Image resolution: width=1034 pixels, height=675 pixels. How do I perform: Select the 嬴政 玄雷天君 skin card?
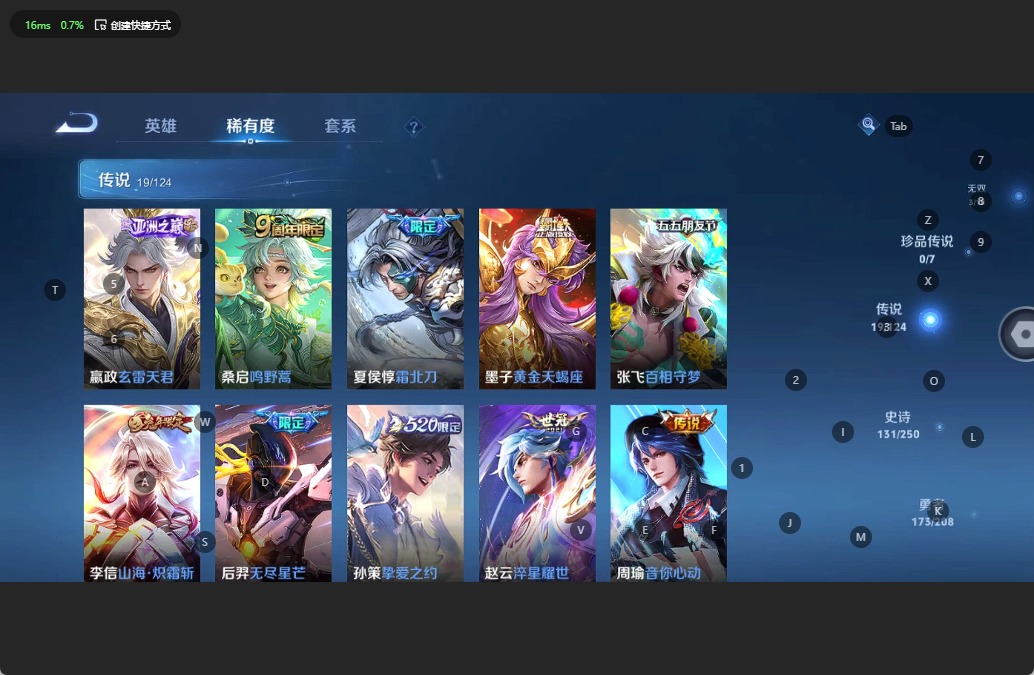142,298
